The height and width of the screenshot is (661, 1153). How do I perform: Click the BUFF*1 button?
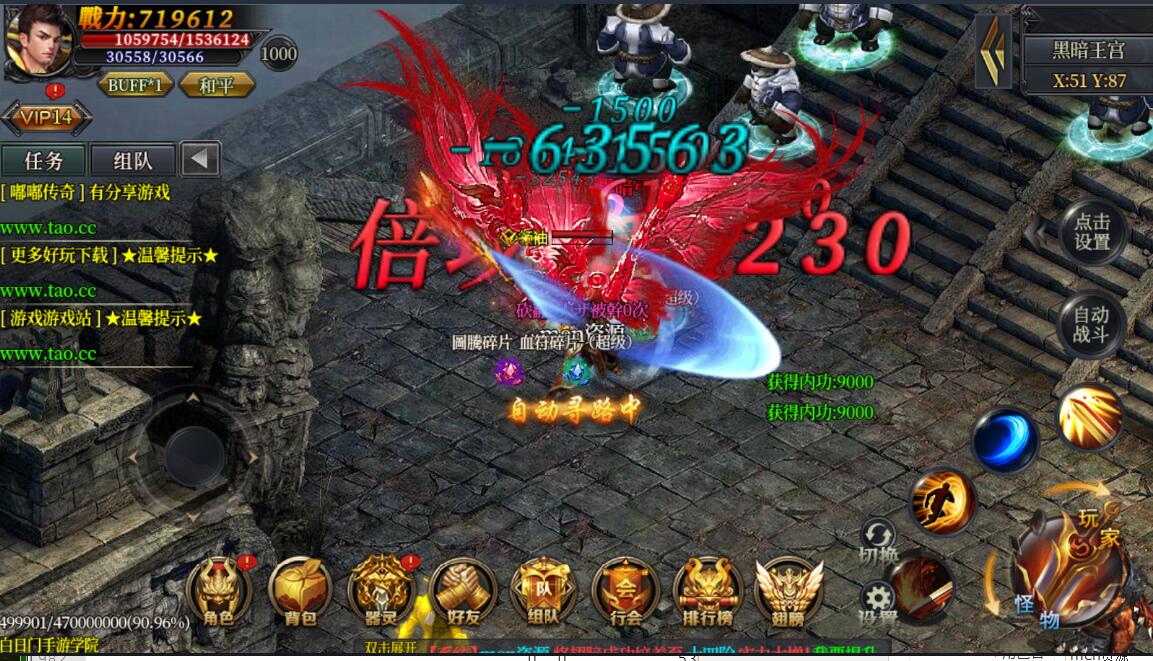click(135, 85)
